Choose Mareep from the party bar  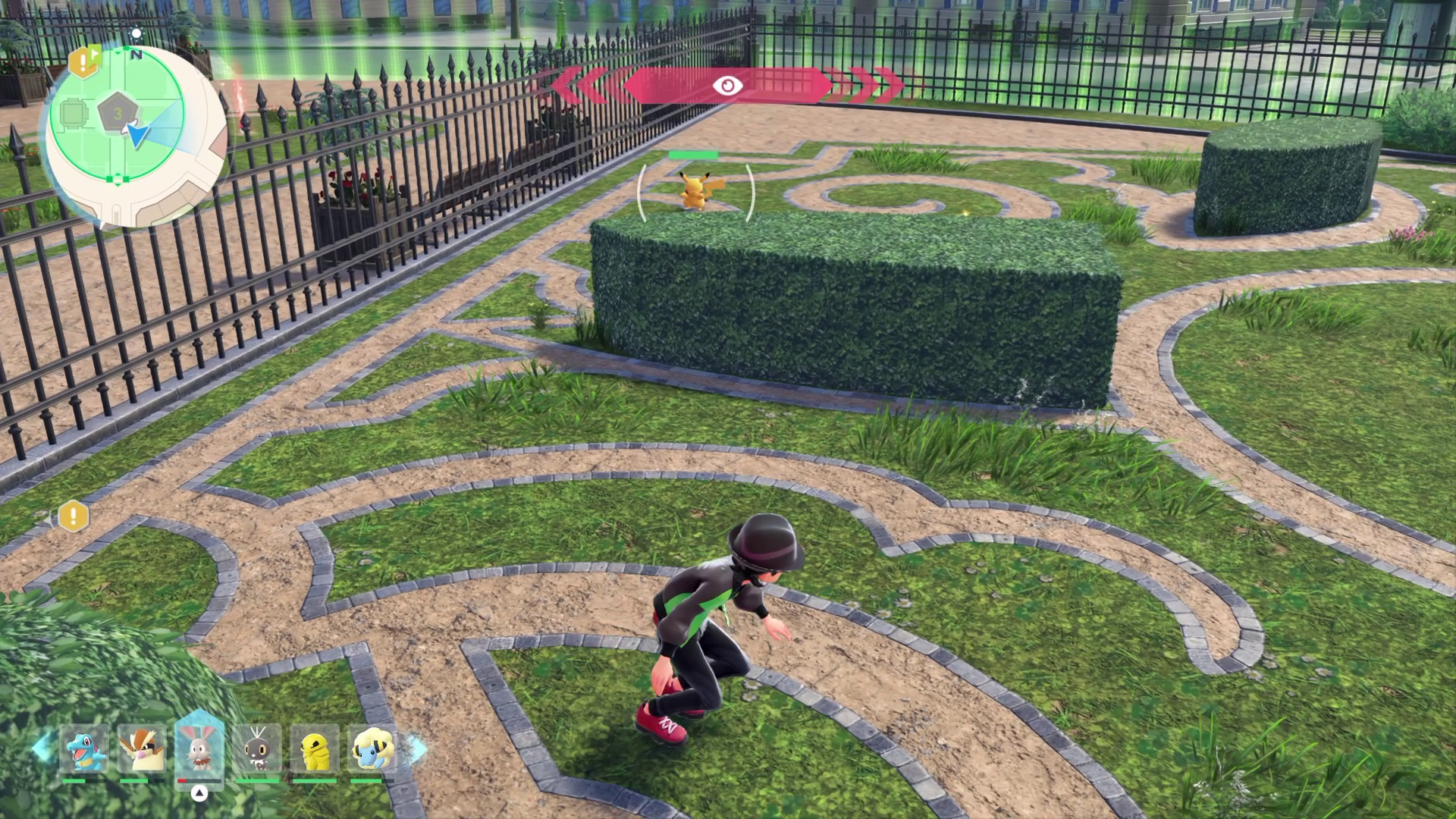(x=372, y=749)
